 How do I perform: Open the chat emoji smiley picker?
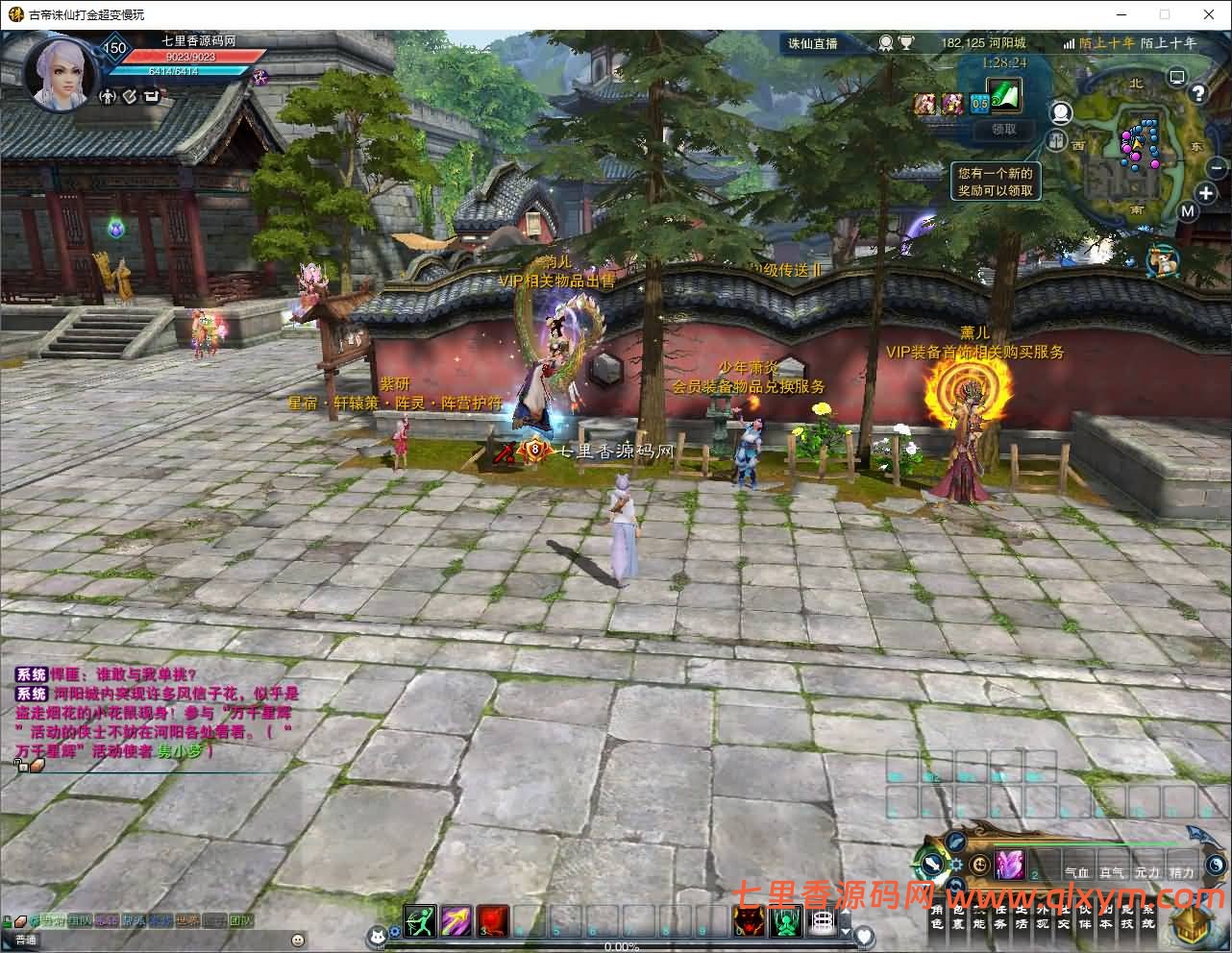(x=298, y=939)
